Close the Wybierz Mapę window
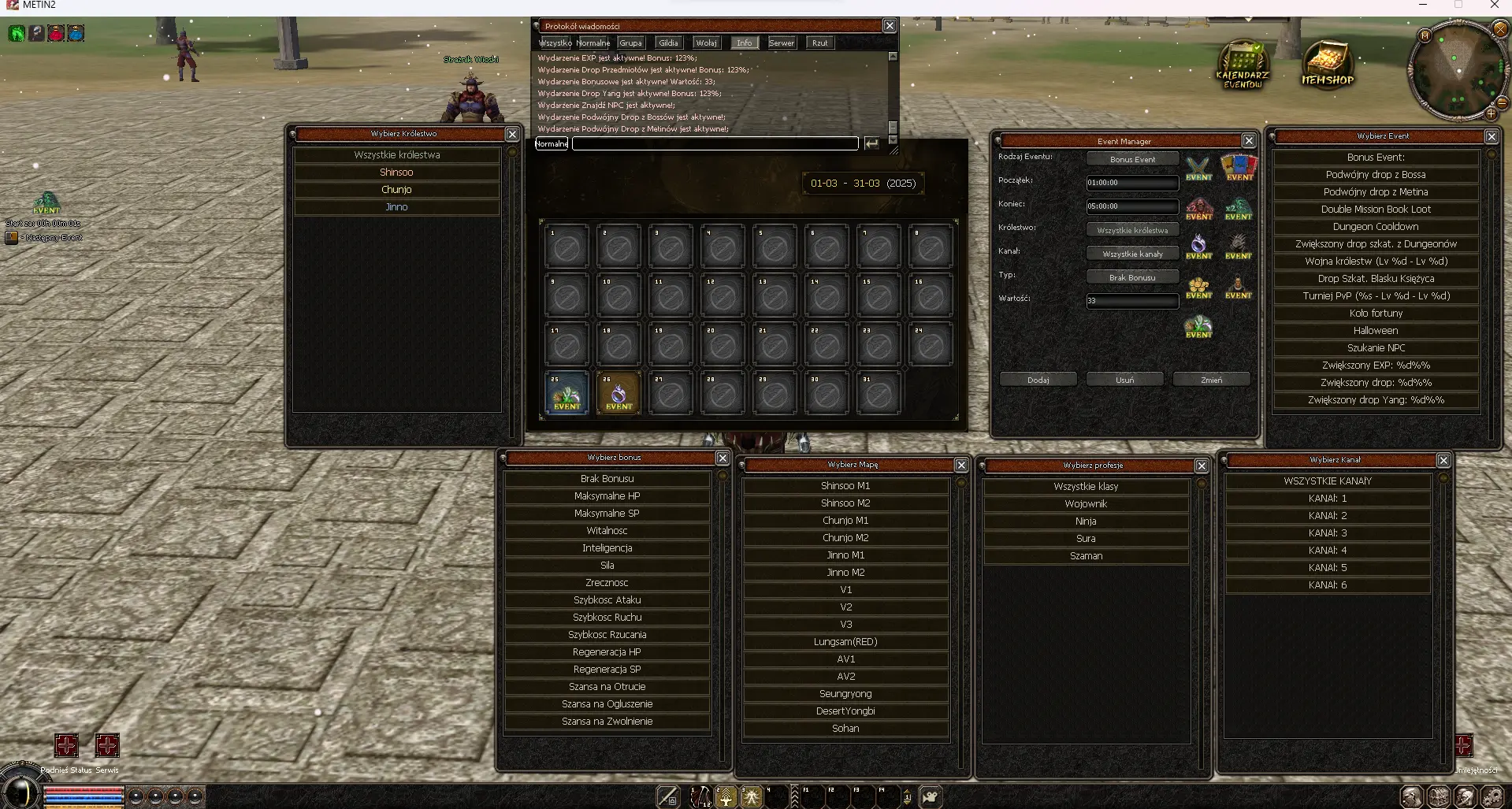This screenshot has height=809, width=1512. click(x=961, y=465)
